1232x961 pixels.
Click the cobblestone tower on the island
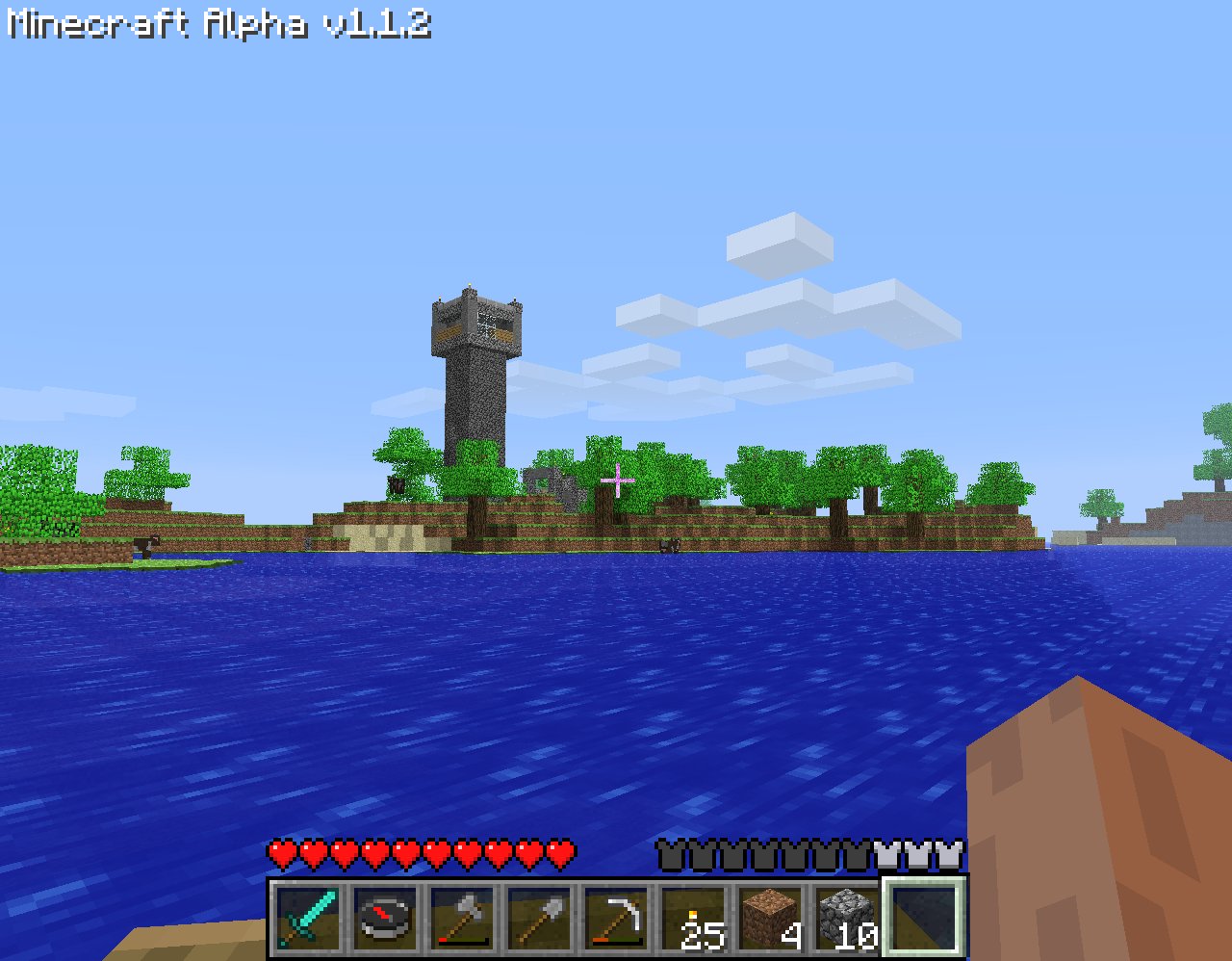tap(474, 376)
